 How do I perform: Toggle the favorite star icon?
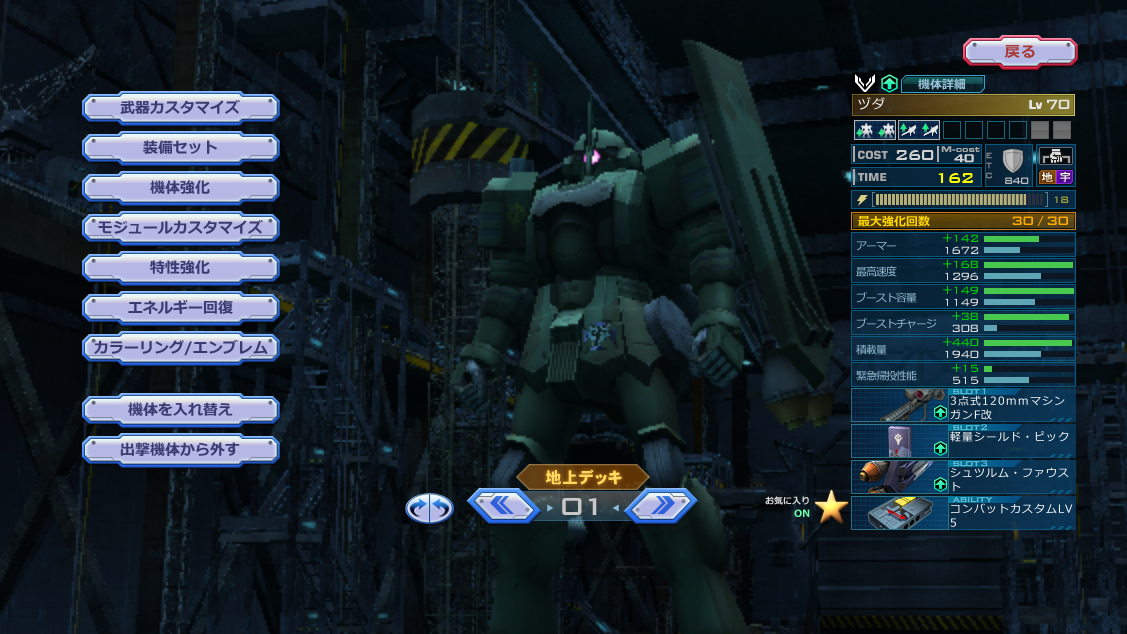[x=831, y=507]
